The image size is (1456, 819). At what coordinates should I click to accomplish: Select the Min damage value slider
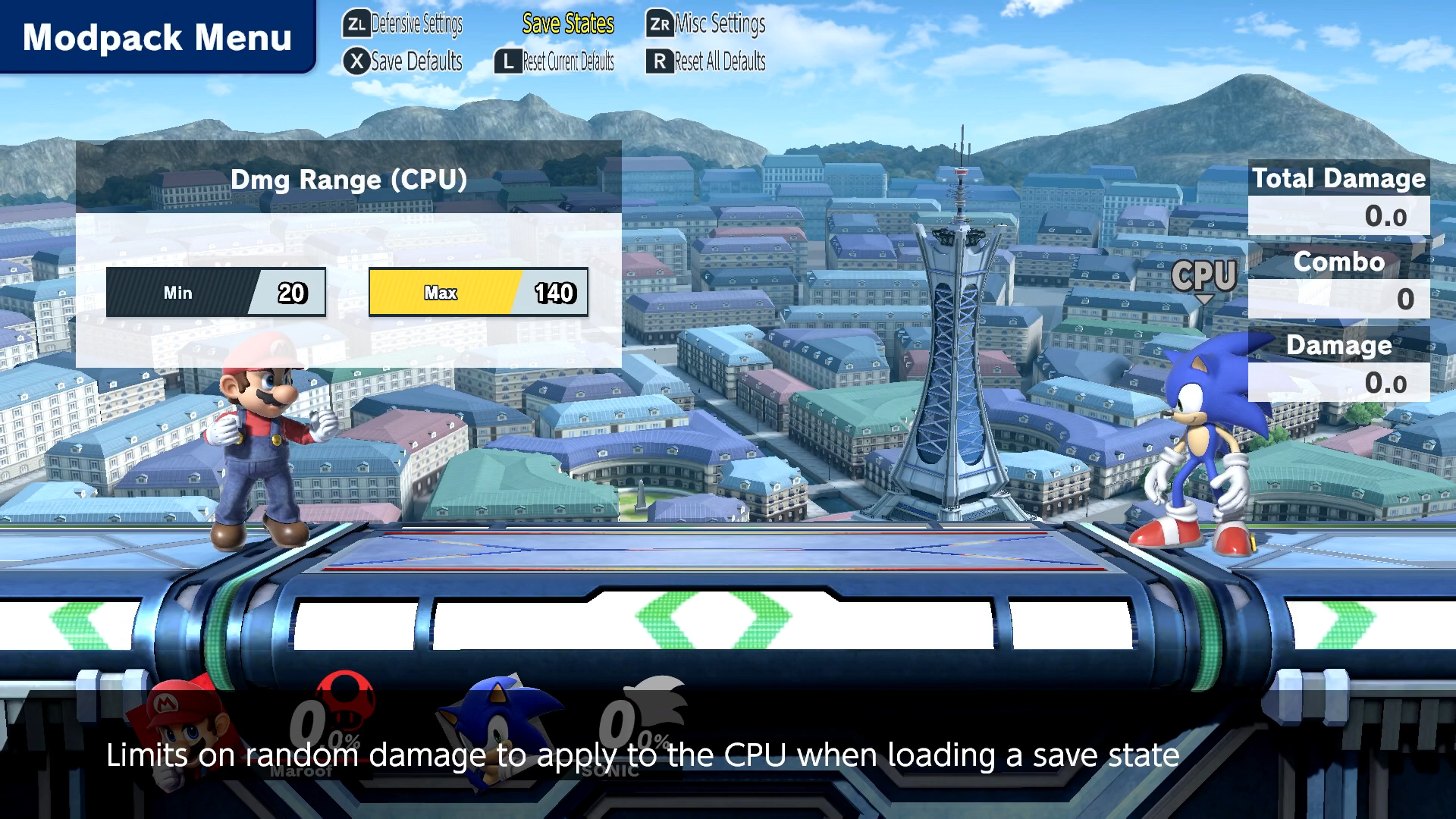tap(215, 292)
